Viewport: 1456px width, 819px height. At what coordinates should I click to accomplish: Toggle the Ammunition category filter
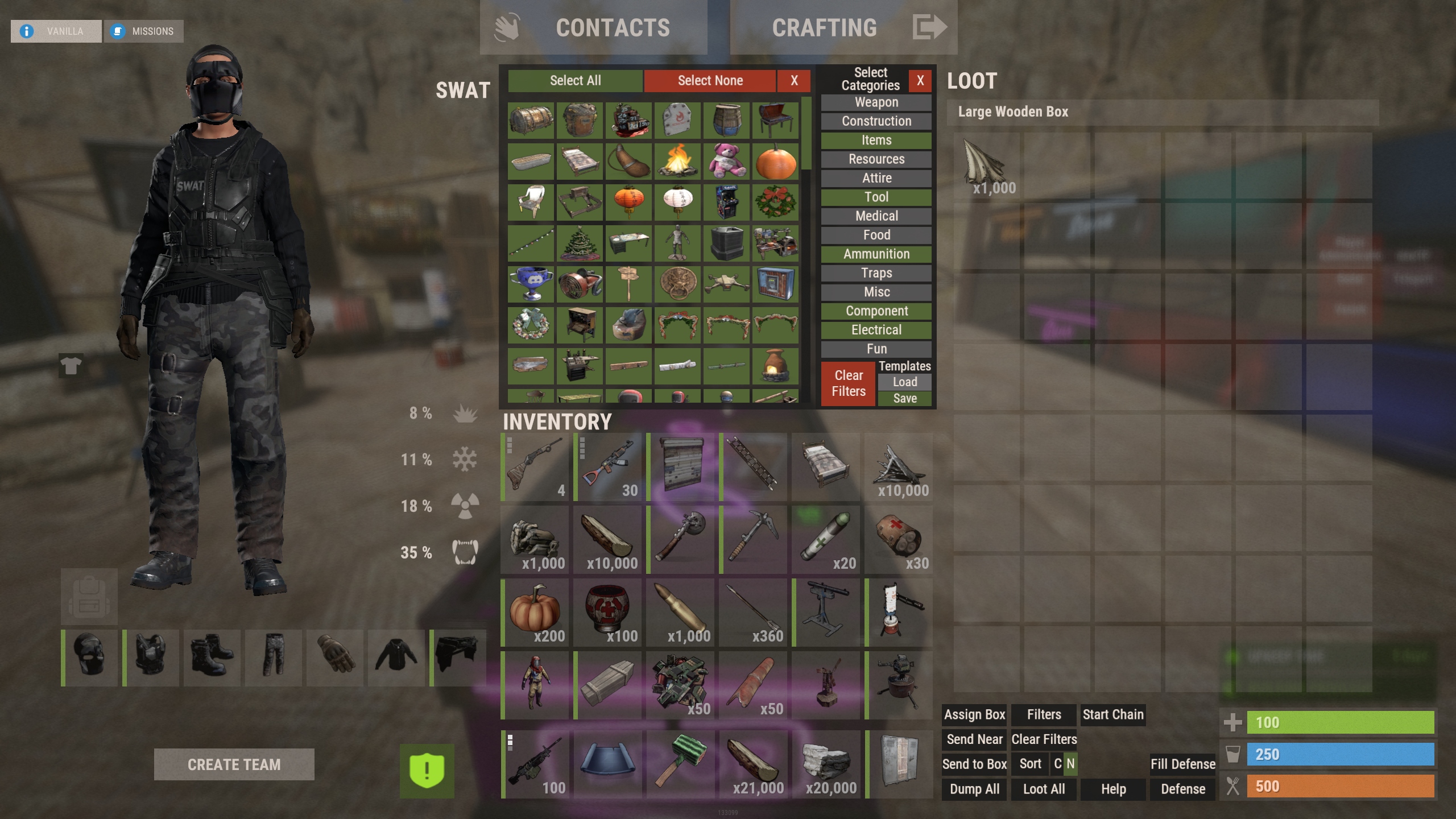[x=876, y=254]
